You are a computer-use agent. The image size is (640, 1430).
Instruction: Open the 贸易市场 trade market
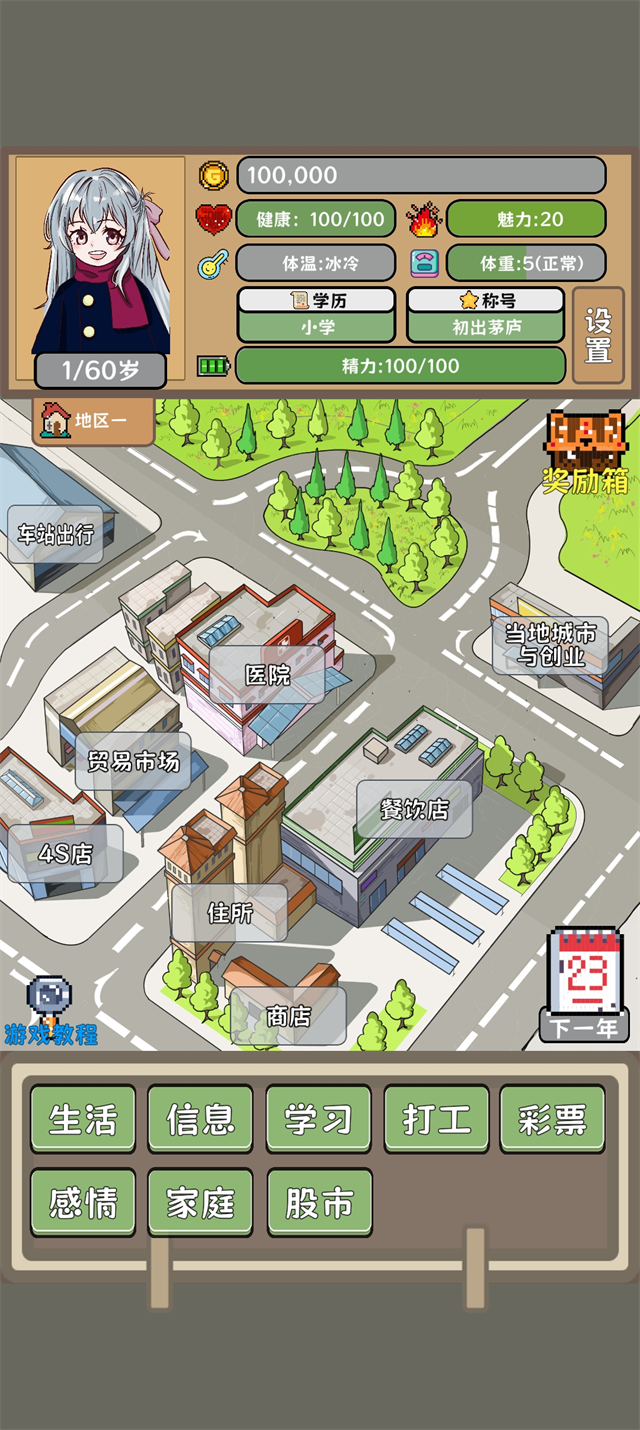click(x=133, y=761)
